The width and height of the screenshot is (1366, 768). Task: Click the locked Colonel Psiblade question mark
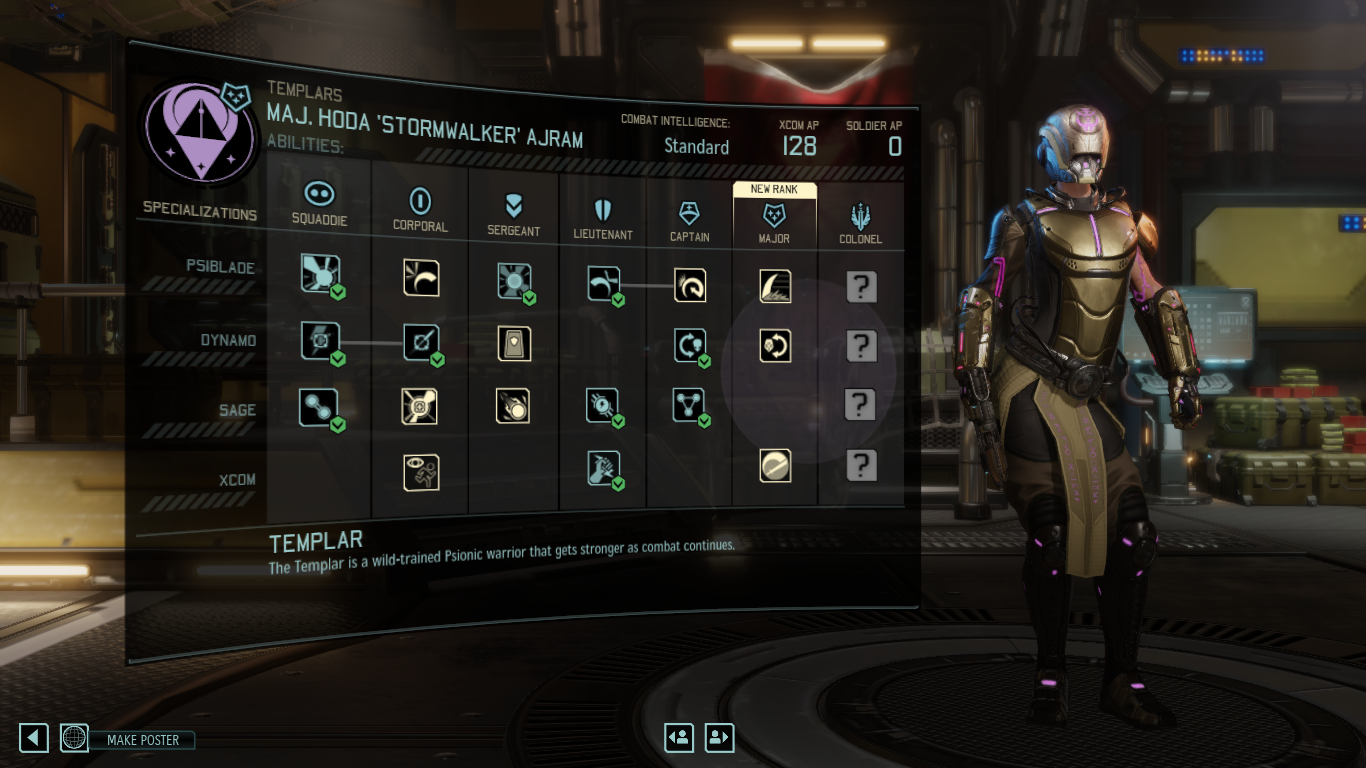tap(861, 287)
